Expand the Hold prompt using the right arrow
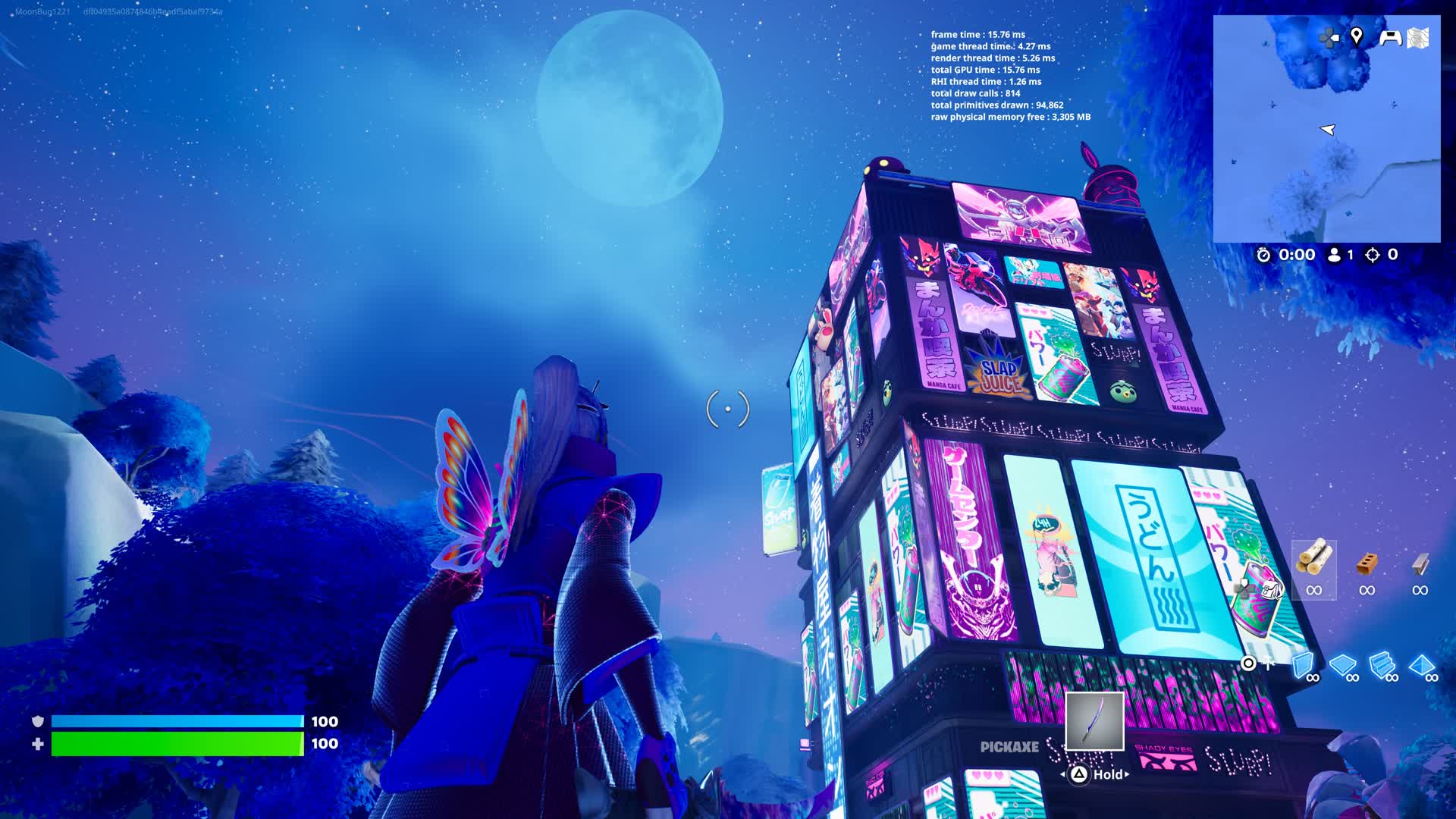 [1125, 775]
